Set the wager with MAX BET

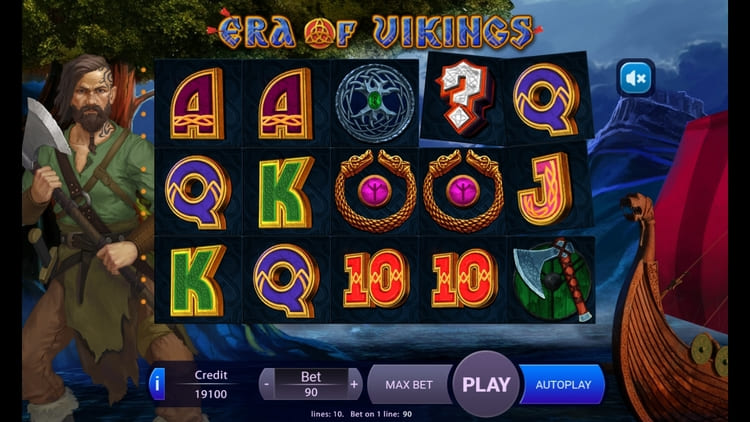408,384
